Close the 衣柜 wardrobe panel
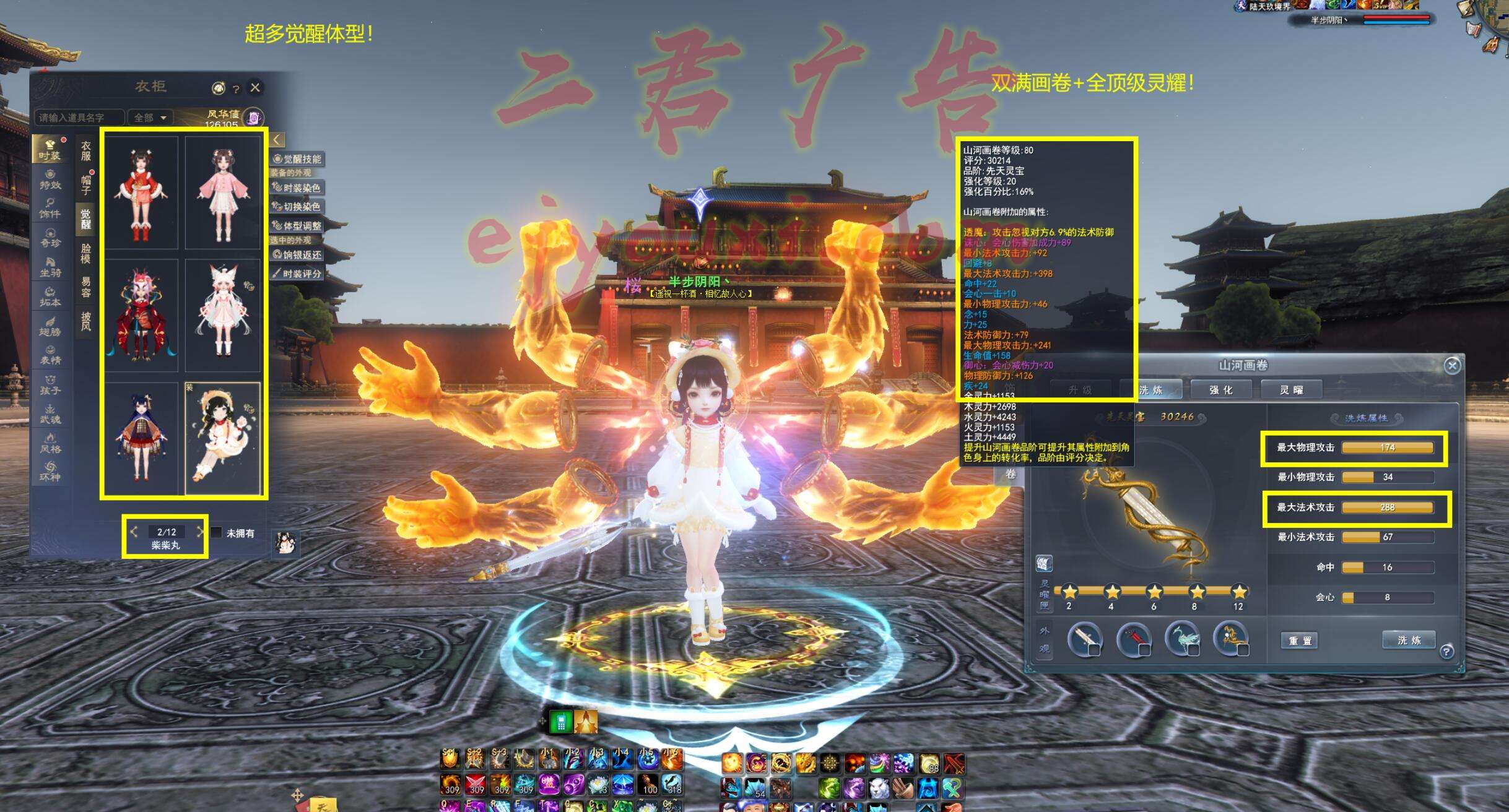The image size is (1509, 812). (255, 88)
